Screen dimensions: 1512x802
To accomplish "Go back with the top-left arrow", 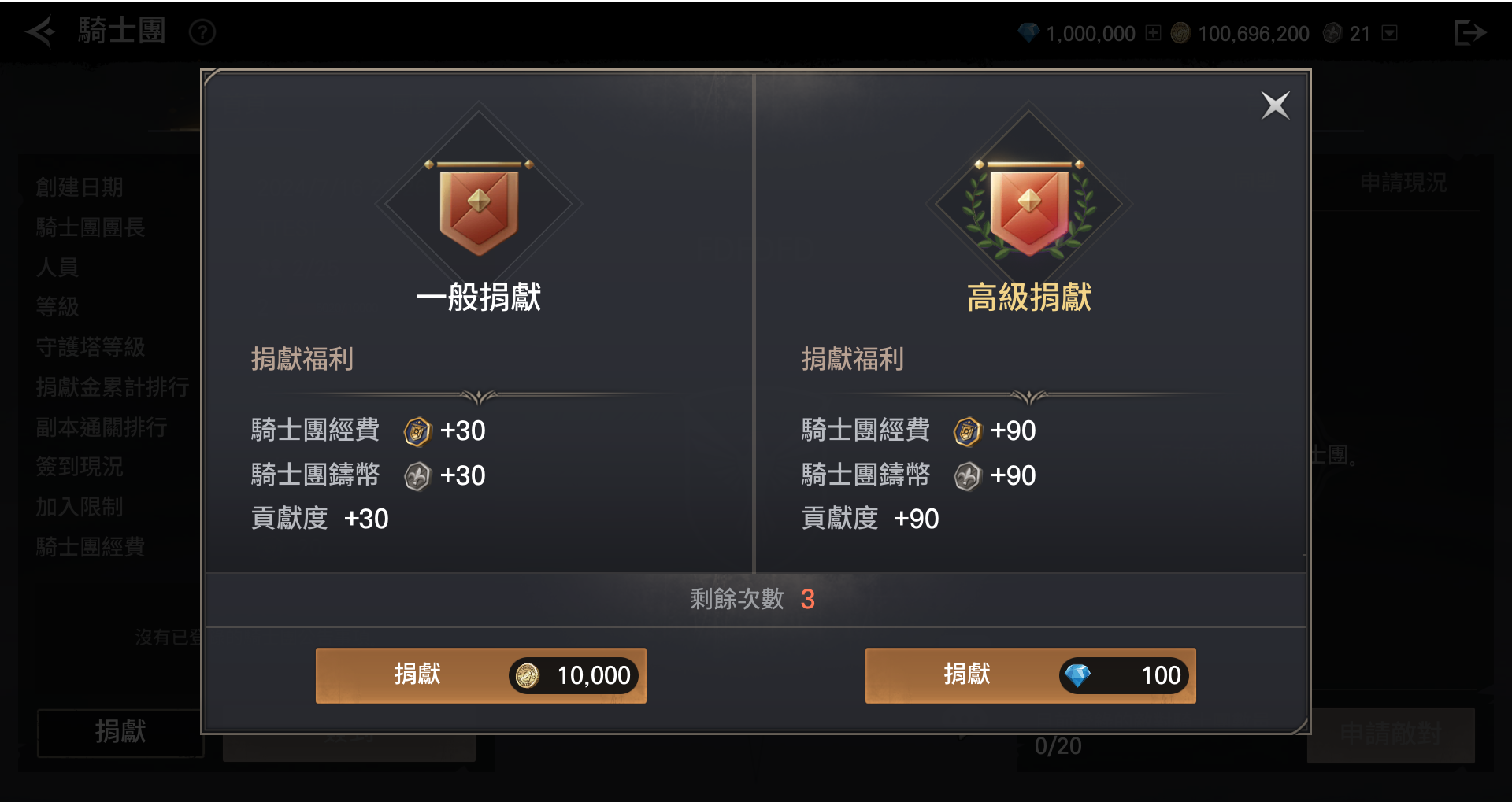I will point(40,32).
